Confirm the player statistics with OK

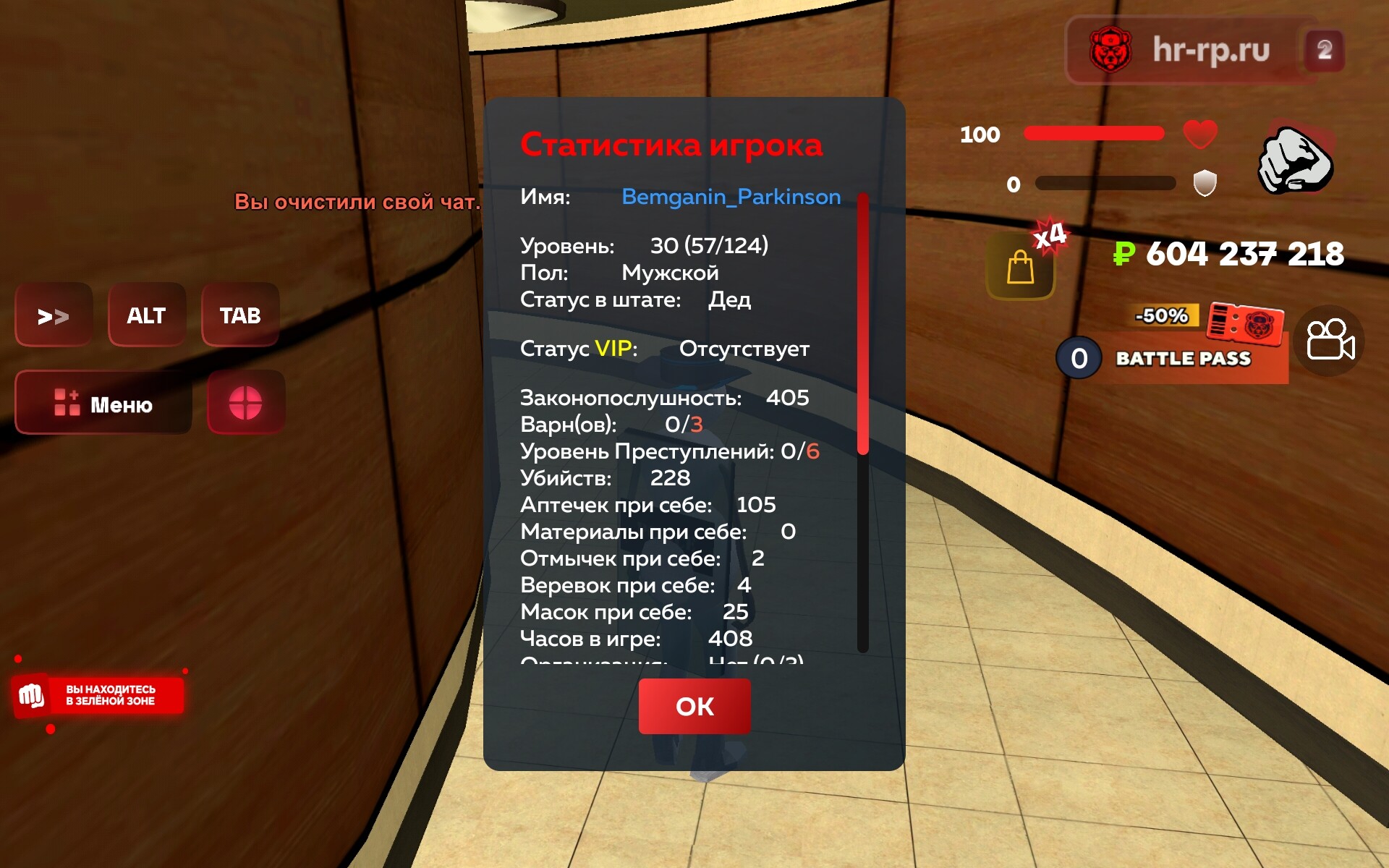(x=694, y=706)
